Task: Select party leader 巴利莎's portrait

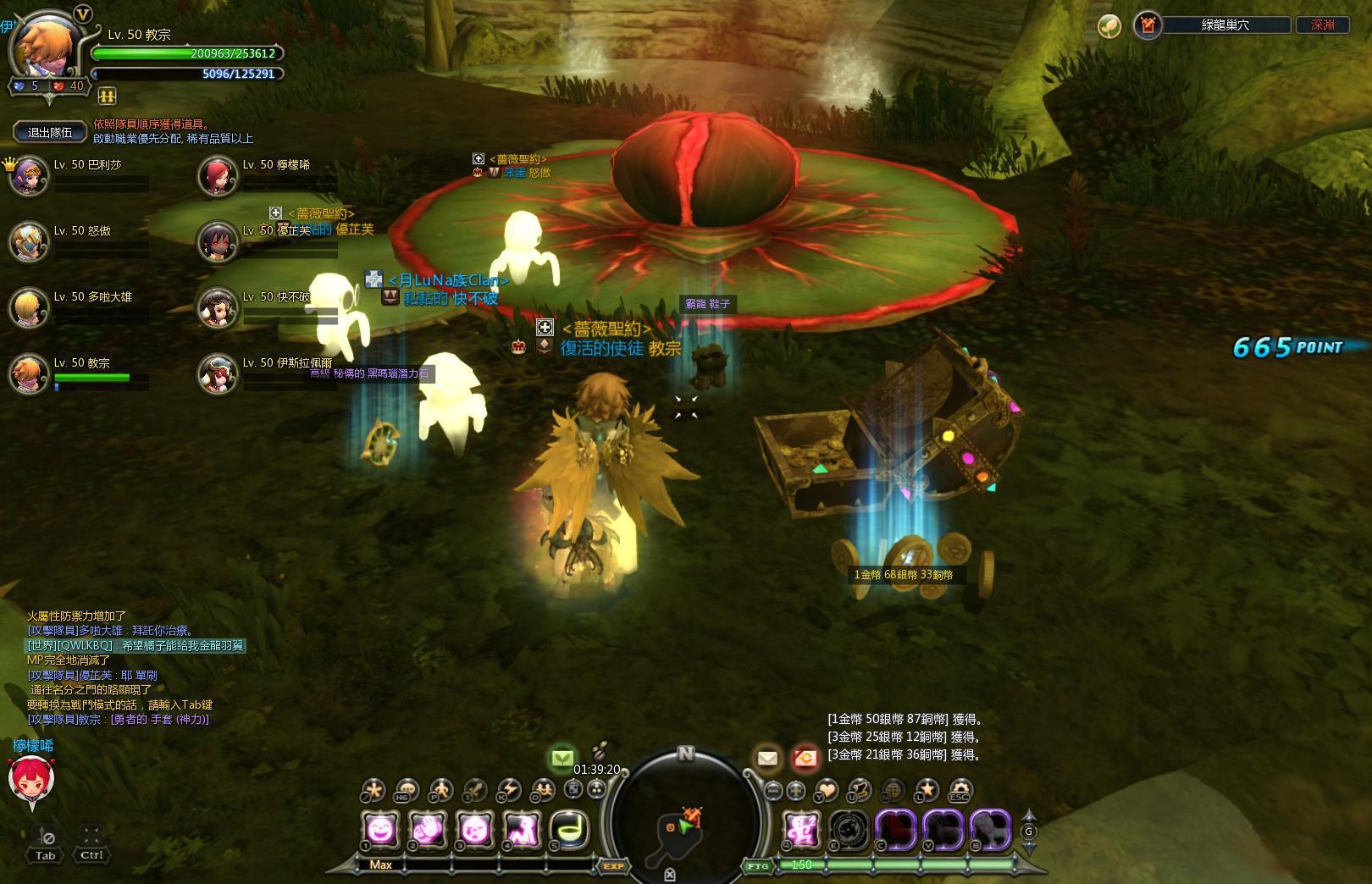Action: pyautogui.click(x=30, y=176)
